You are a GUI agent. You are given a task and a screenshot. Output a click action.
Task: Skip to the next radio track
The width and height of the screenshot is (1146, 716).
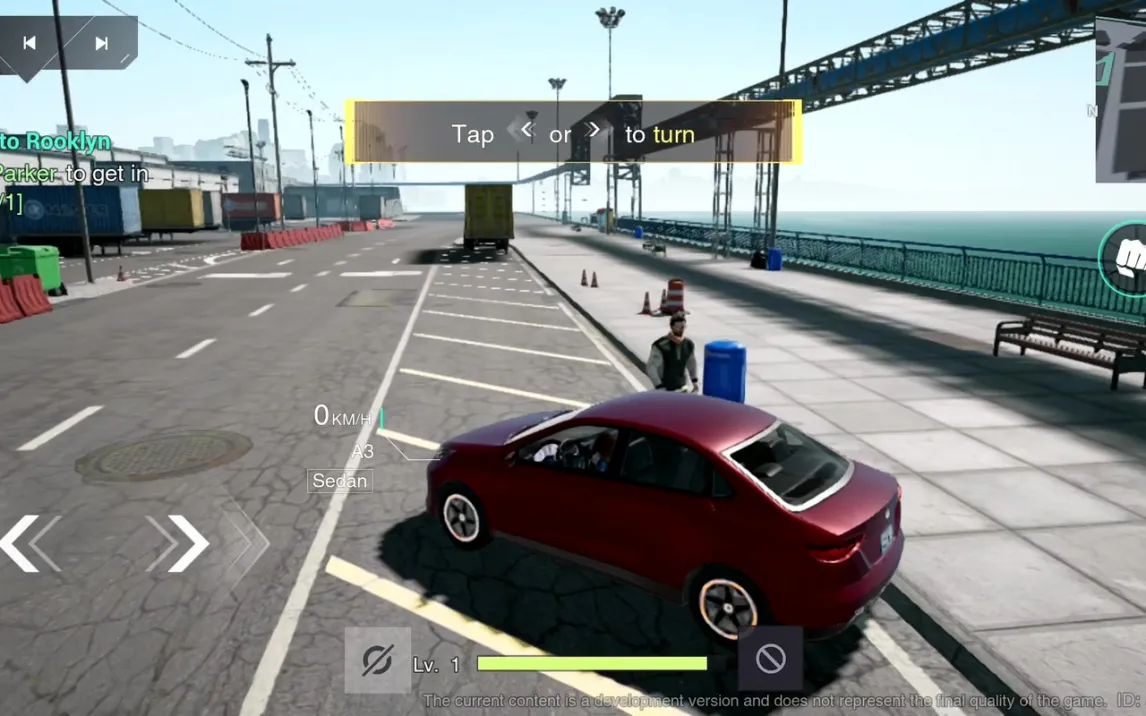(101, 43)
